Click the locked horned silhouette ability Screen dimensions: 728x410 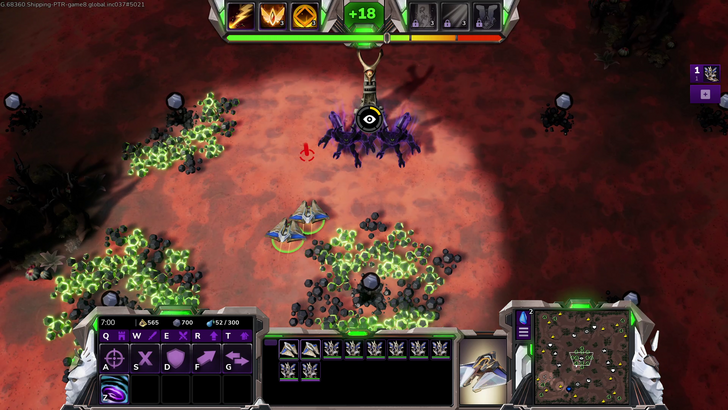(487, 16)
